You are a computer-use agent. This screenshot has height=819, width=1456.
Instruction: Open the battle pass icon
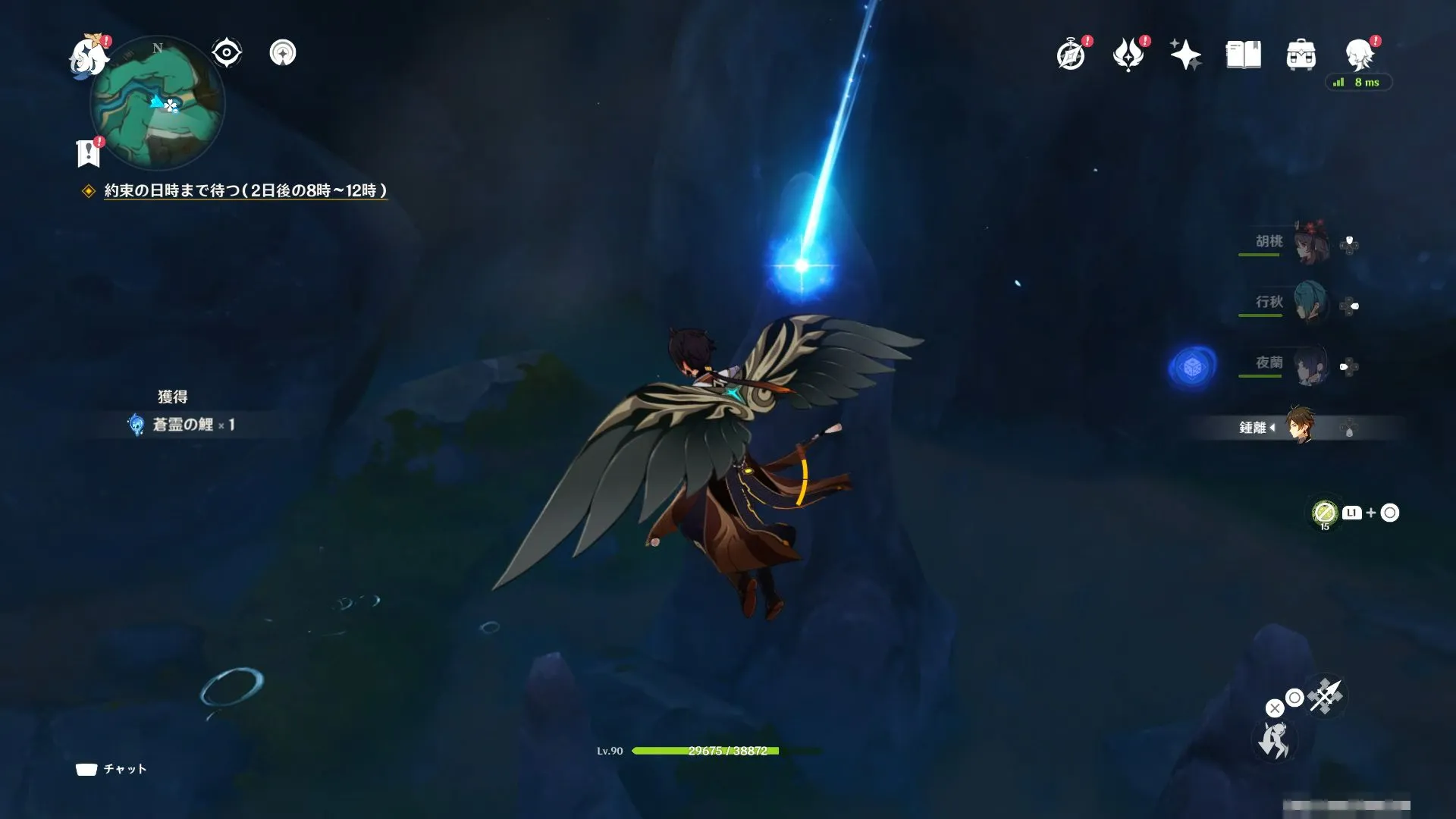click(x=1128, y=55)
